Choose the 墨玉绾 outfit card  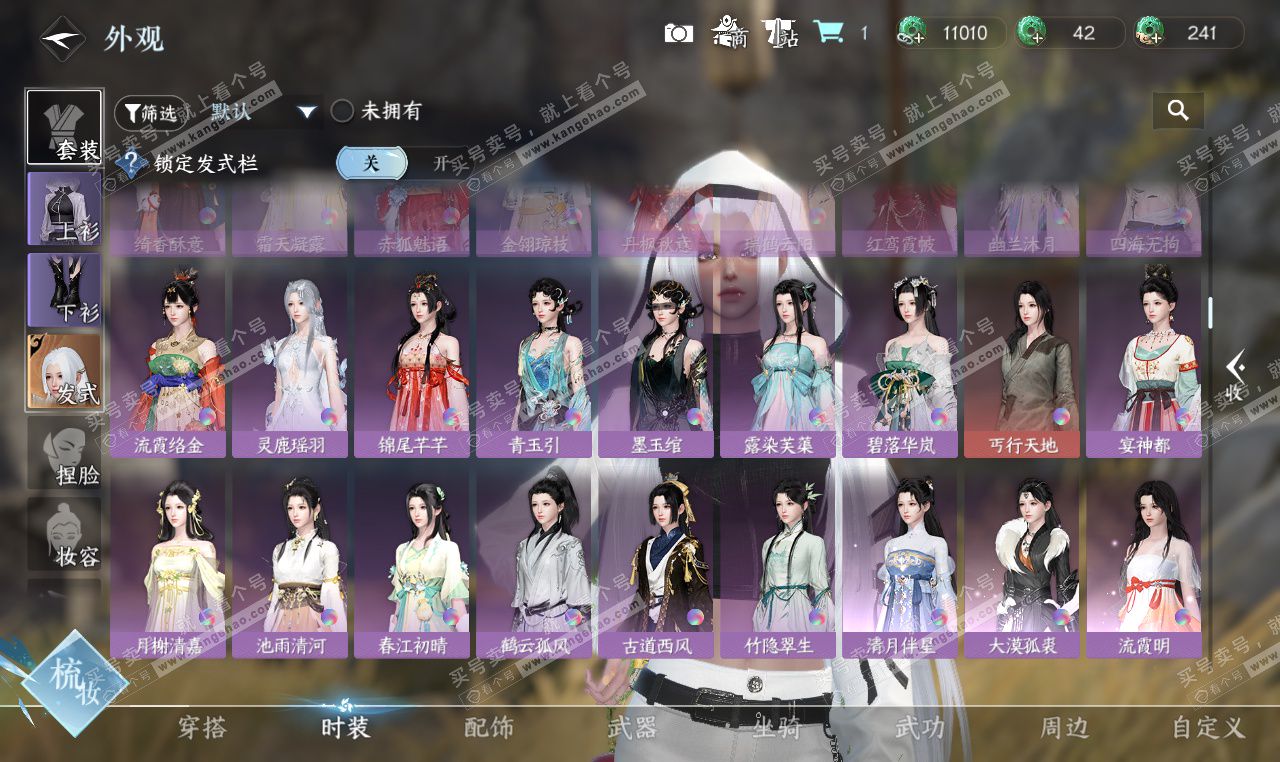pos(656,362)
